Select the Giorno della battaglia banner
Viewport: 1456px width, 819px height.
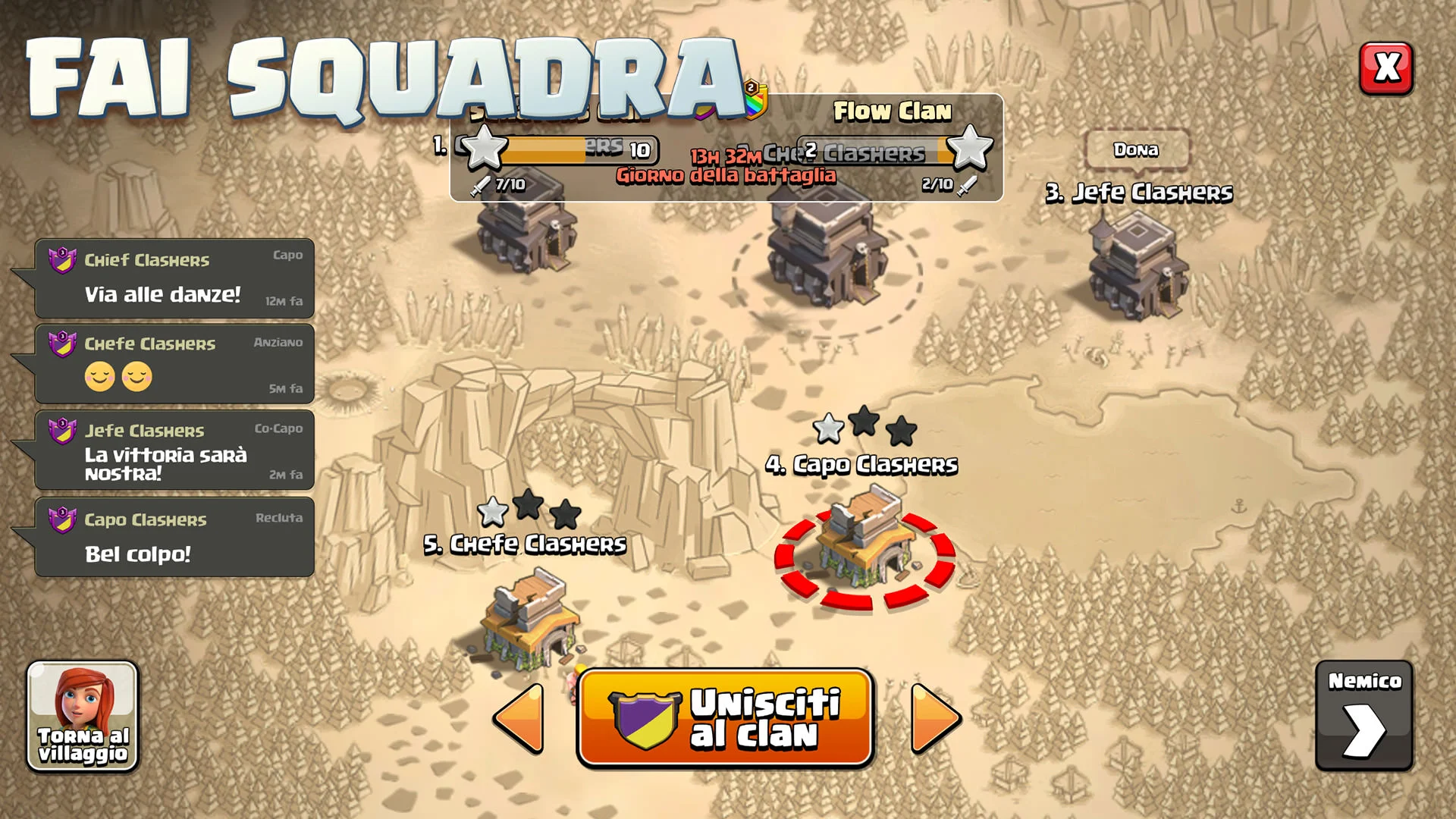pos(726,176)
